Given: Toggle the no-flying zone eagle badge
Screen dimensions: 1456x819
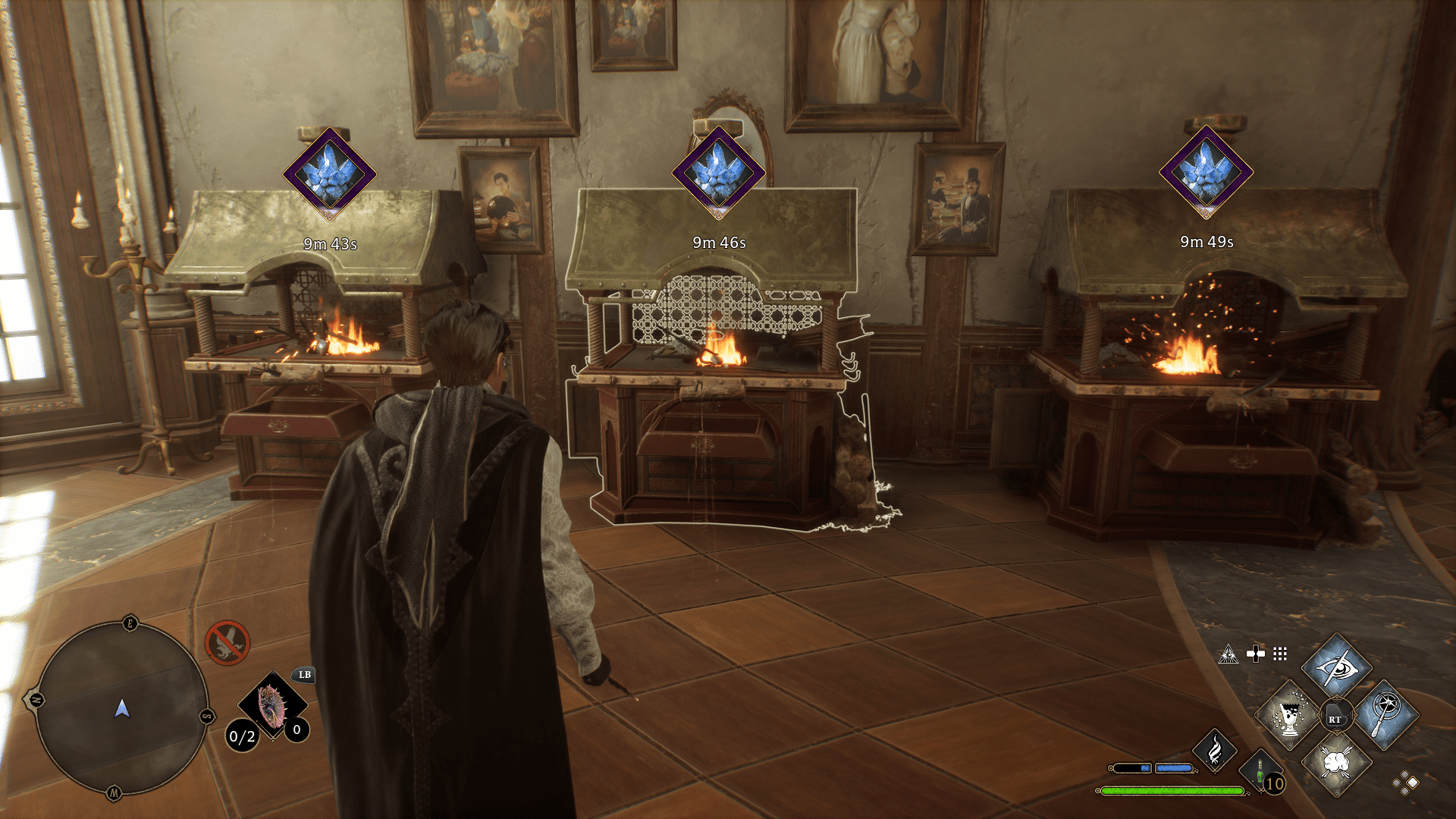Looking at the screenshot, I should [x=229, y=643].
